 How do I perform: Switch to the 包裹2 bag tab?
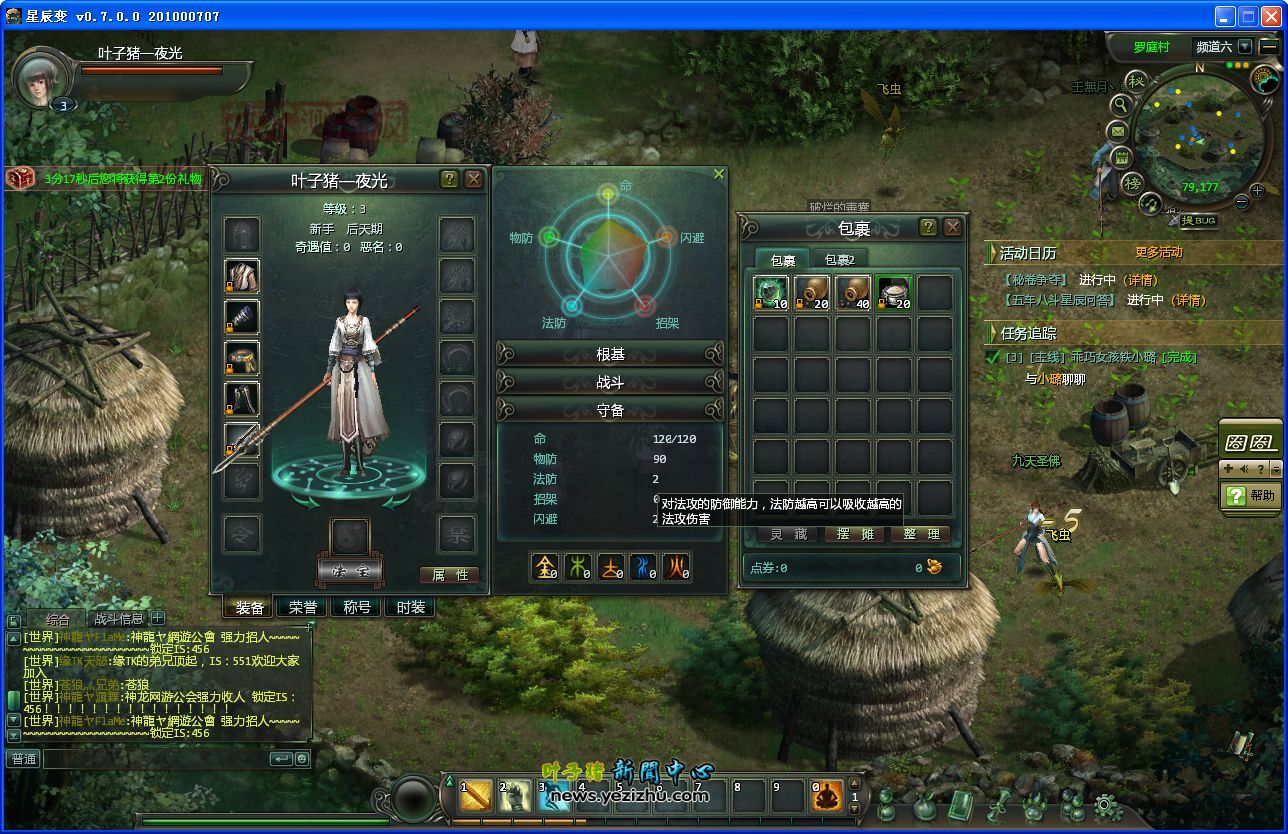click(x=840, y=260)
